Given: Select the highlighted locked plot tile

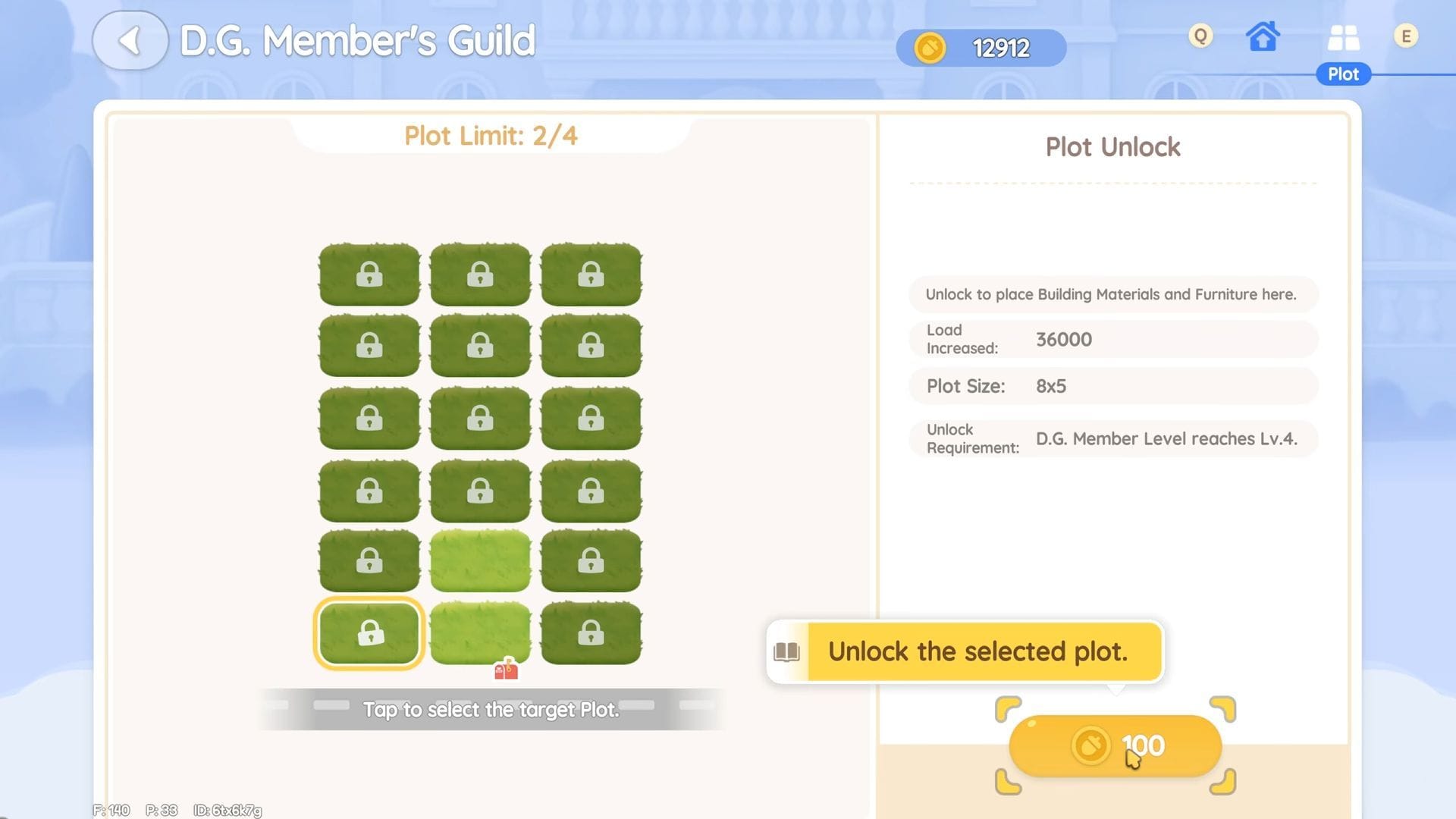Looking at the screenshot, I should 369,633.
